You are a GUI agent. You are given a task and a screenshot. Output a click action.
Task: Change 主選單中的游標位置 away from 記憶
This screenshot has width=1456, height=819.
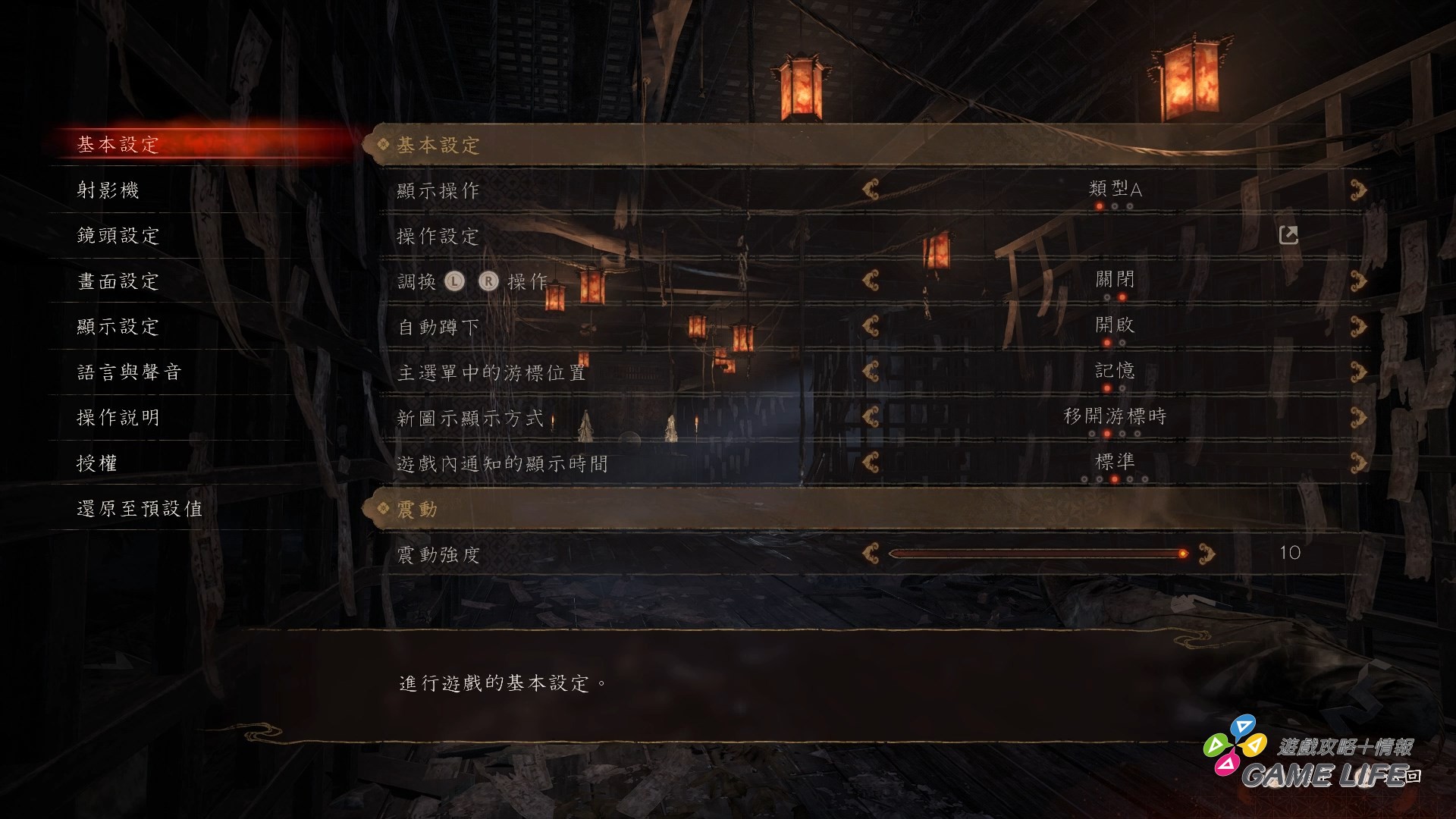[x=1357, y=370]
